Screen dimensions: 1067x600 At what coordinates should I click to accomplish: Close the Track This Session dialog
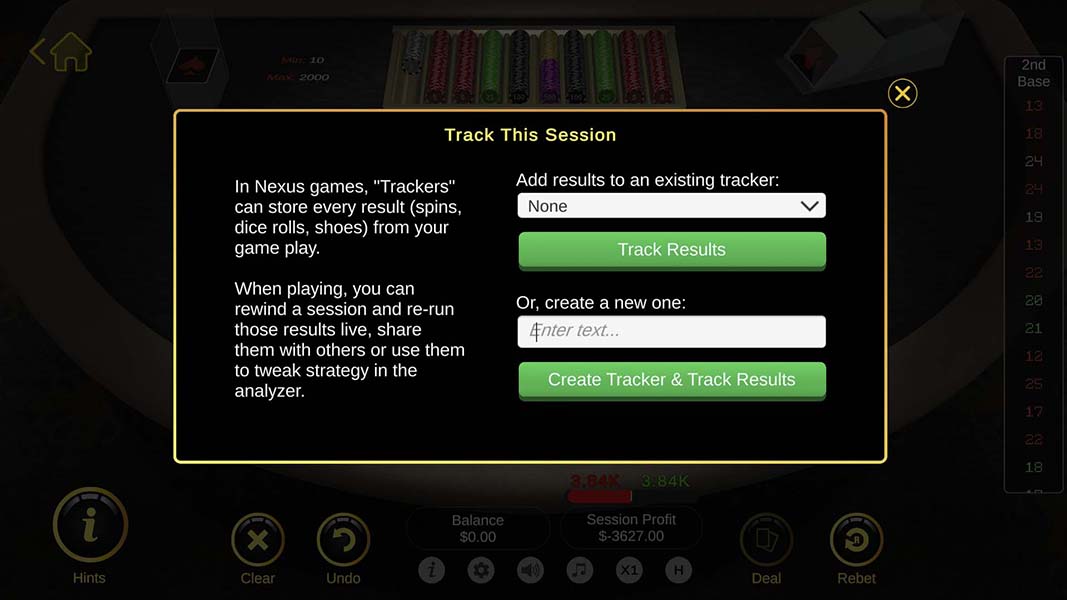[x=902, y=94]
